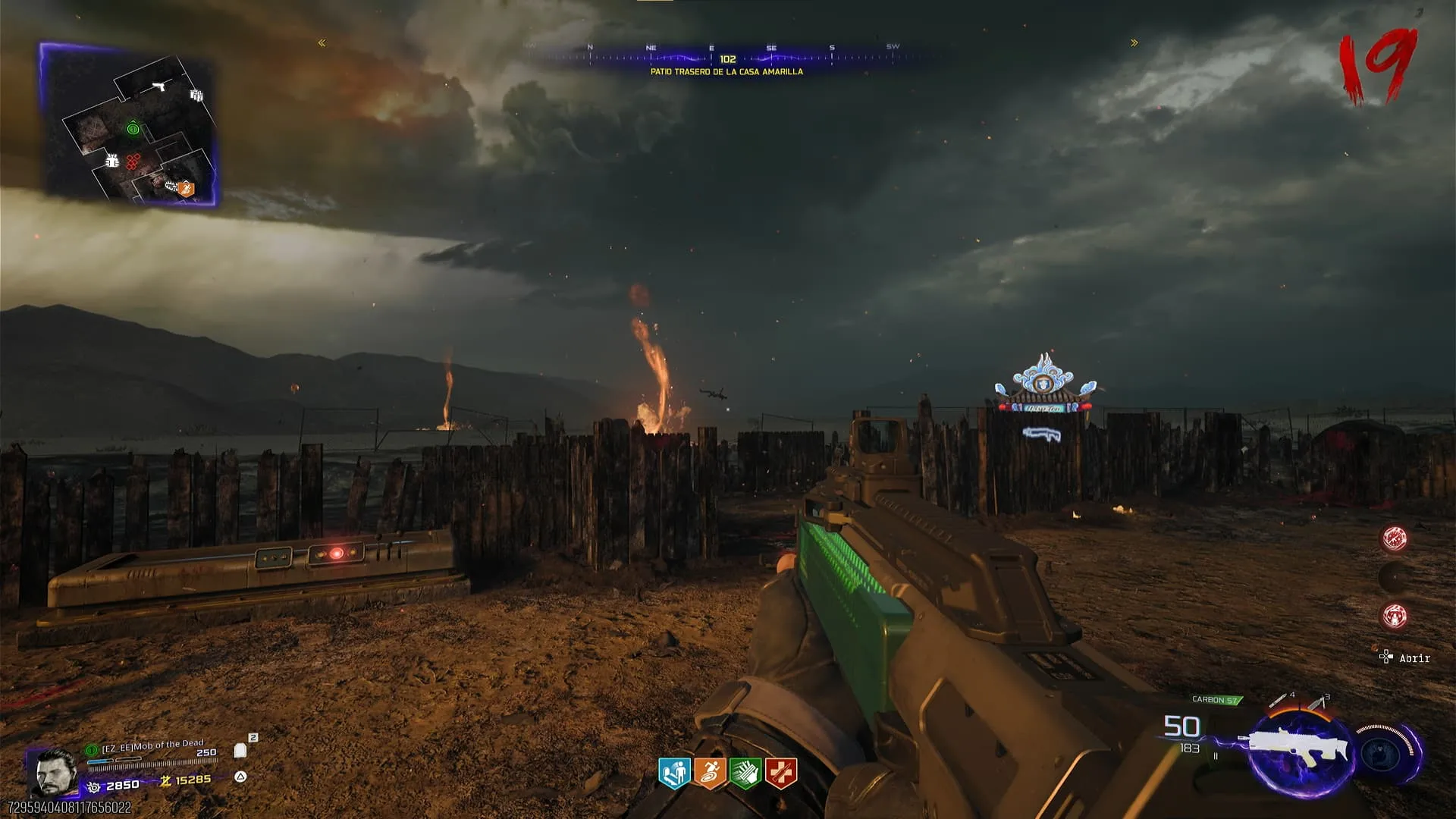Click the player character portrait
The width and height of the screenshot is (1456, 819).
[x=55, y=772]
